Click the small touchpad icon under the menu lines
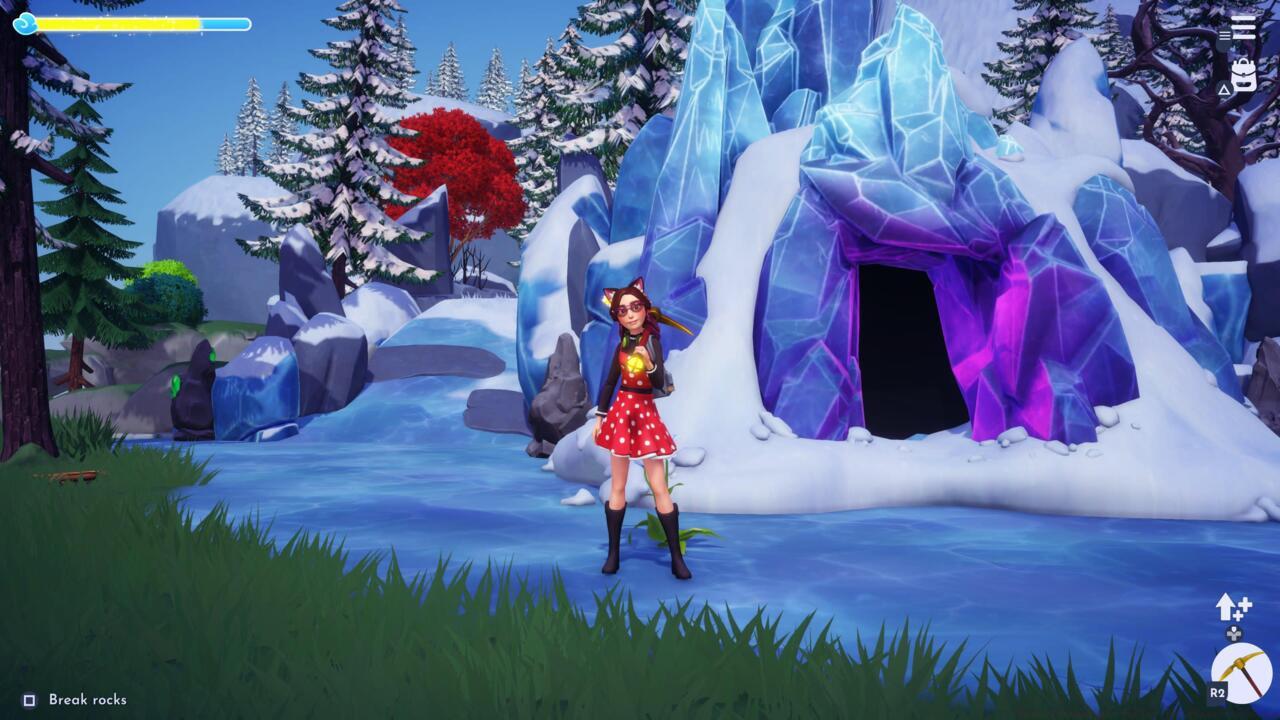 click(1224, 35)
